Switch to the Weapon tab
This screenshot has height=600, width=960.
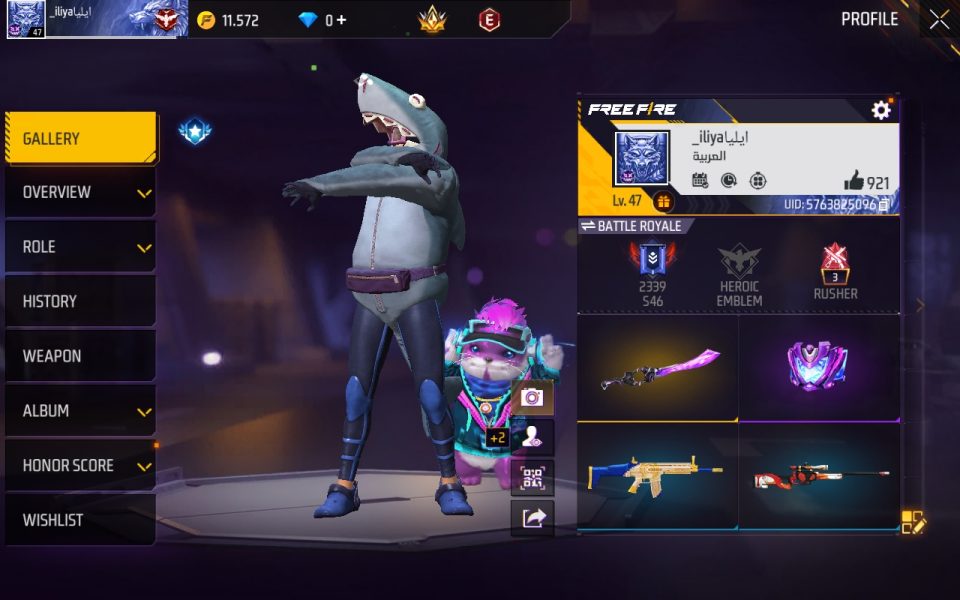coord(80,356)
